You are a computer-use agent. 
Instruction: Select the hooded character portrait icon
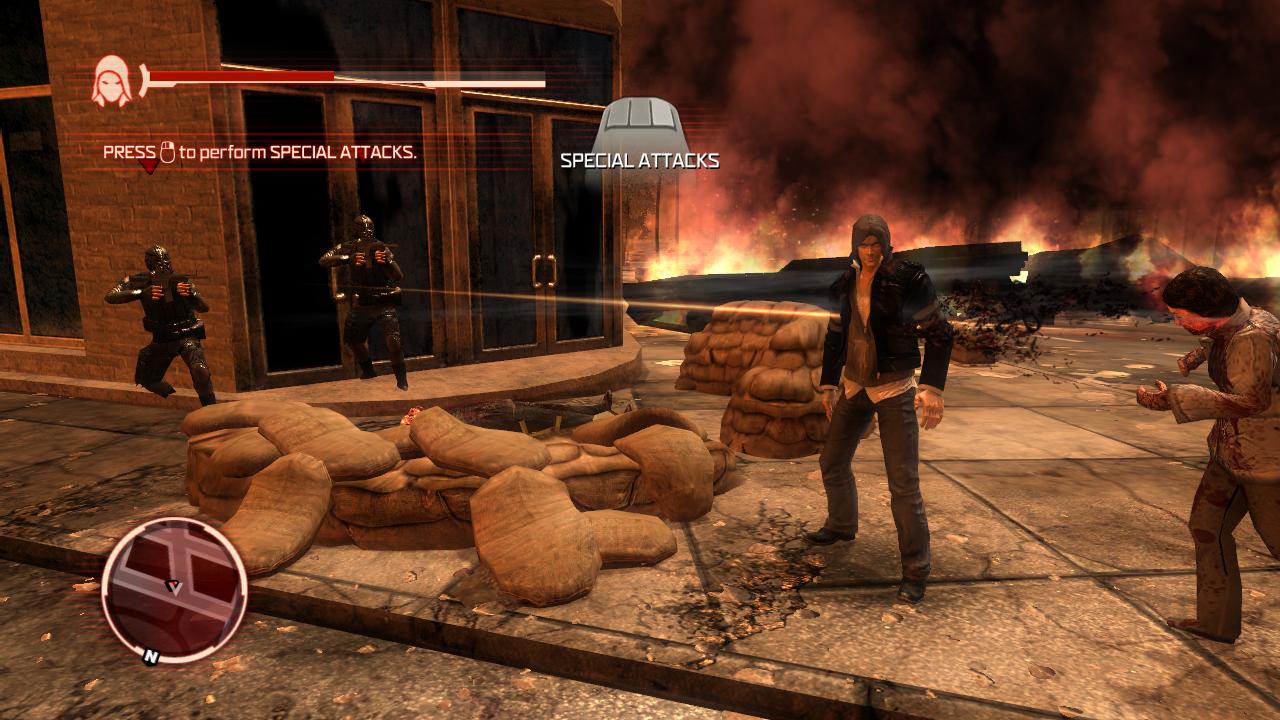[x=111, y=82]
